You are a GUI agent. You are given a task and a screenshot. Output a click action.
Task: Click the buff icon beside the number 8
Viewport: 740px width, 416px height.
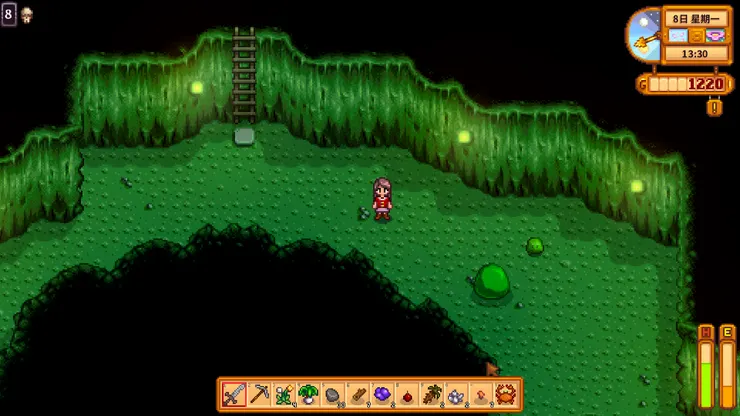[26, 14]
